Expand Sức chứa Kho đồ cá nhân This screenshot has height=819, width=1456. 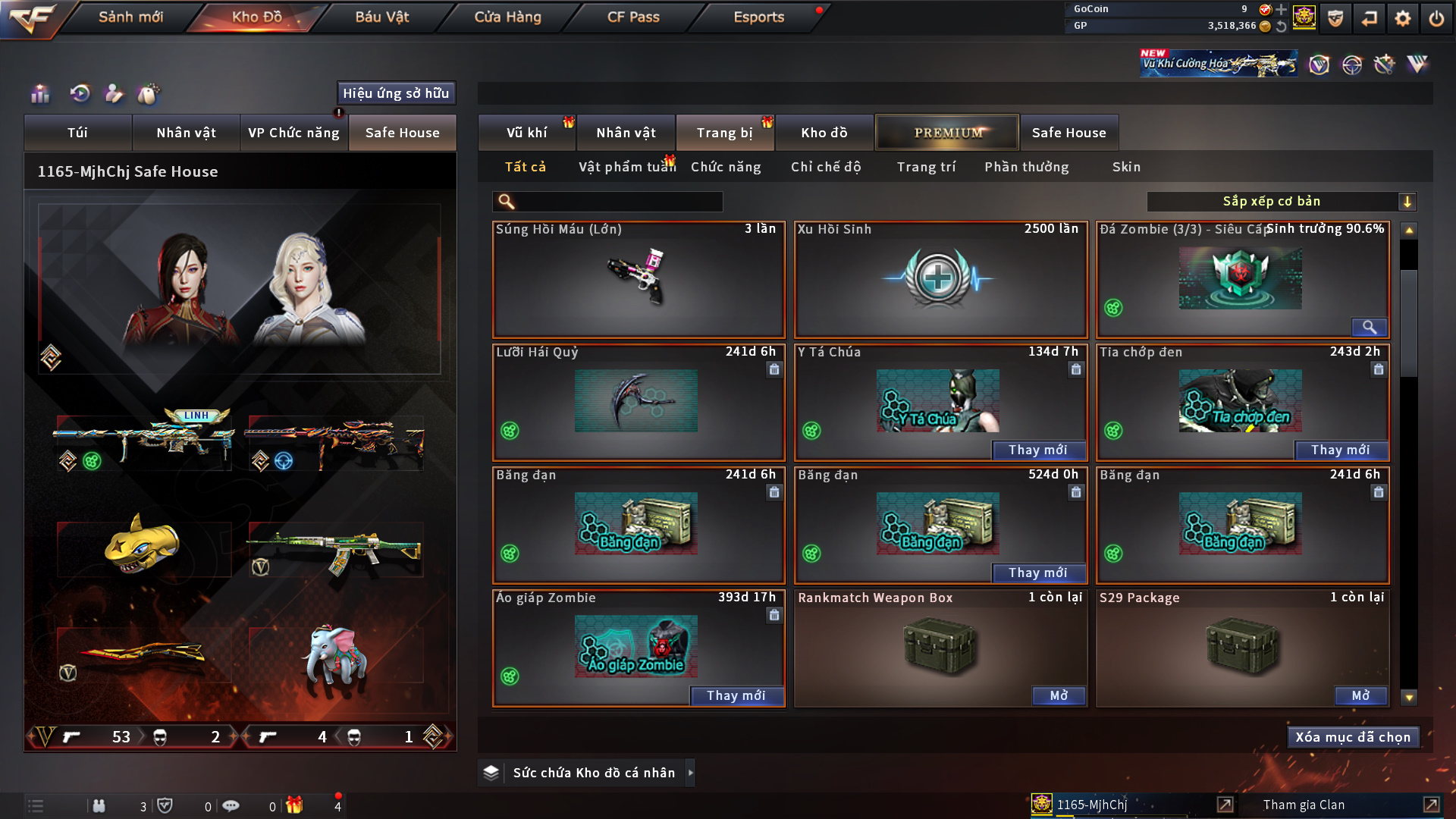(594, 773)
